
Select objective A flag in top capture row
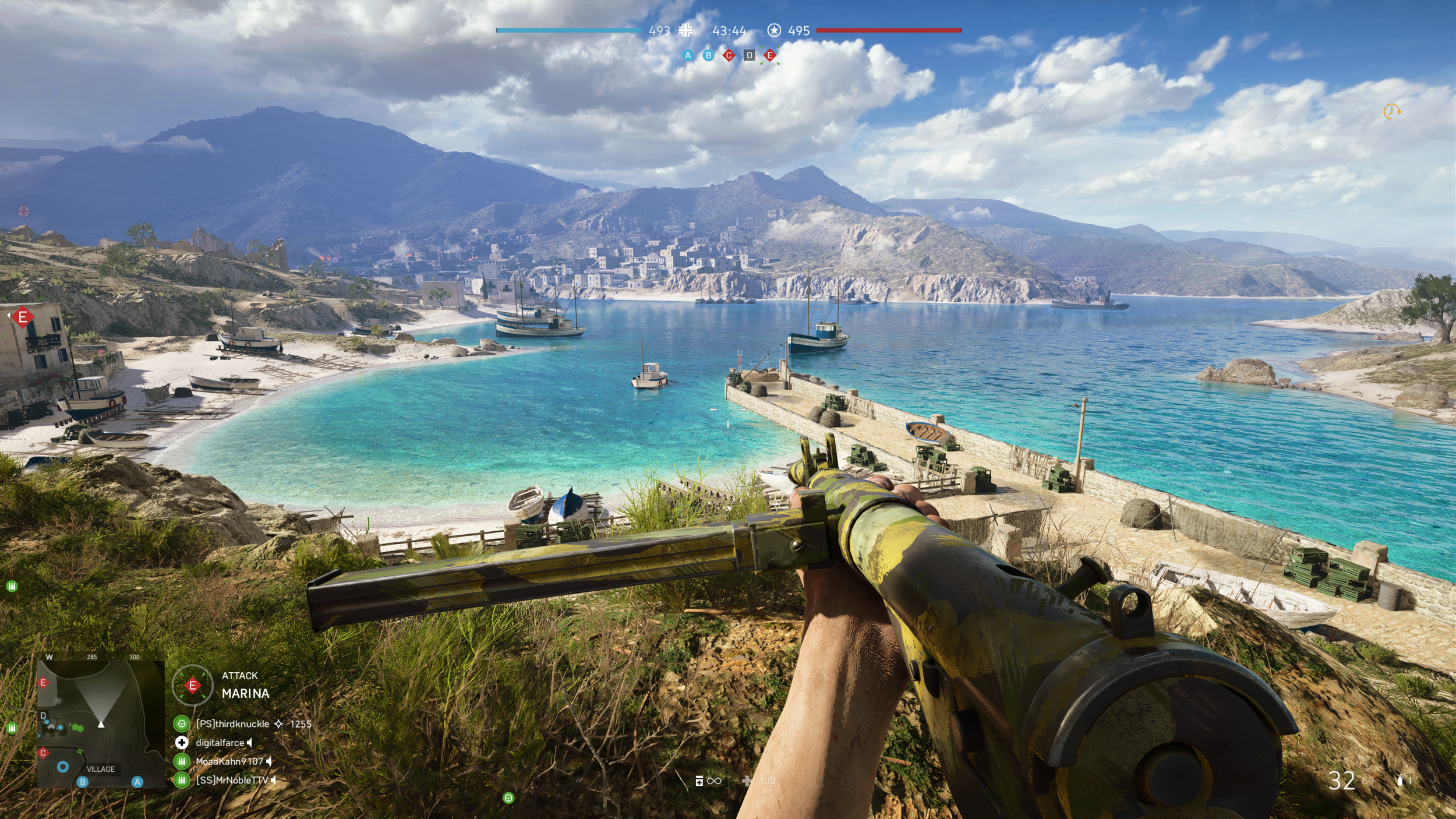pos(688,55)
